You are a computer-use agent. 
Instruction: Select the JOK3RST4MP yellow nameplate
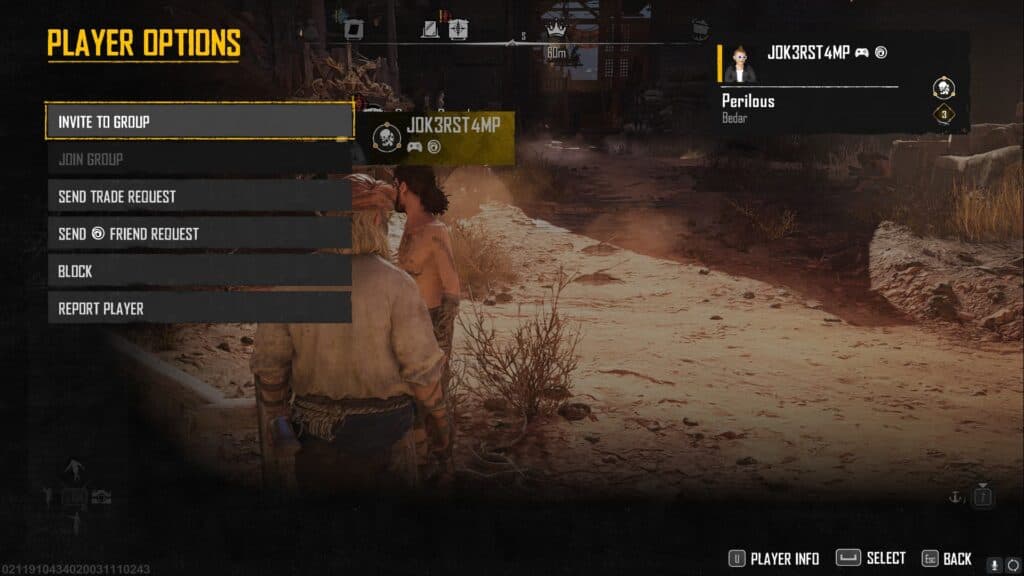tap(436, 136)
